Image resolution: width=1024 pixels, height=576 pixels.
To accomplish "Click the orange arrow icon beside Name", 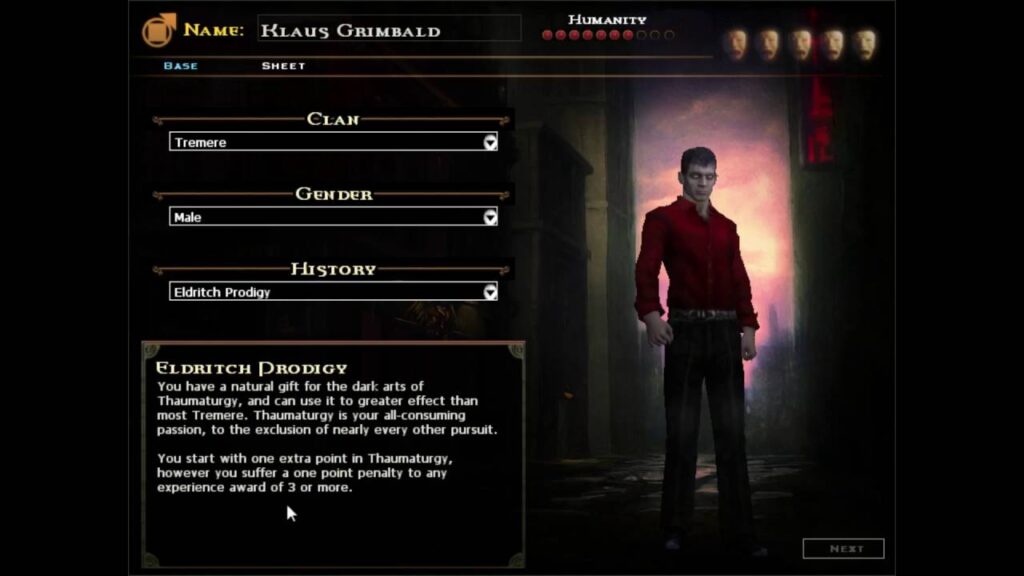I will (159, 30).
